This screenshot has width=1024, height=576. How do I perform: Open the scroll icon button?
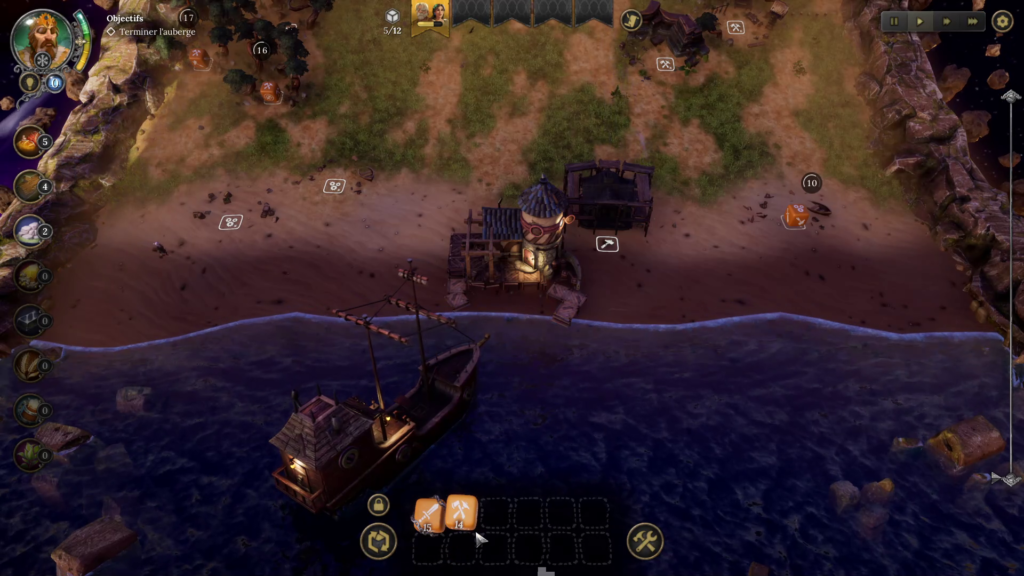pyautogui.click(x=631, y=20)
